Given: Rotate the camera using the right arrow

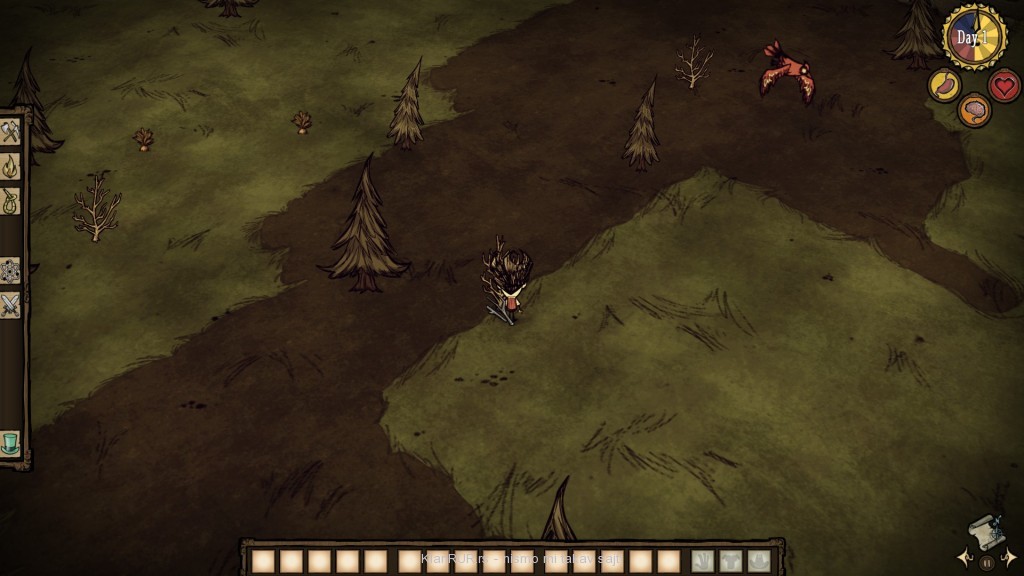Looking at the screenshot, I should pyautogui.click(x=1009, y=557).
